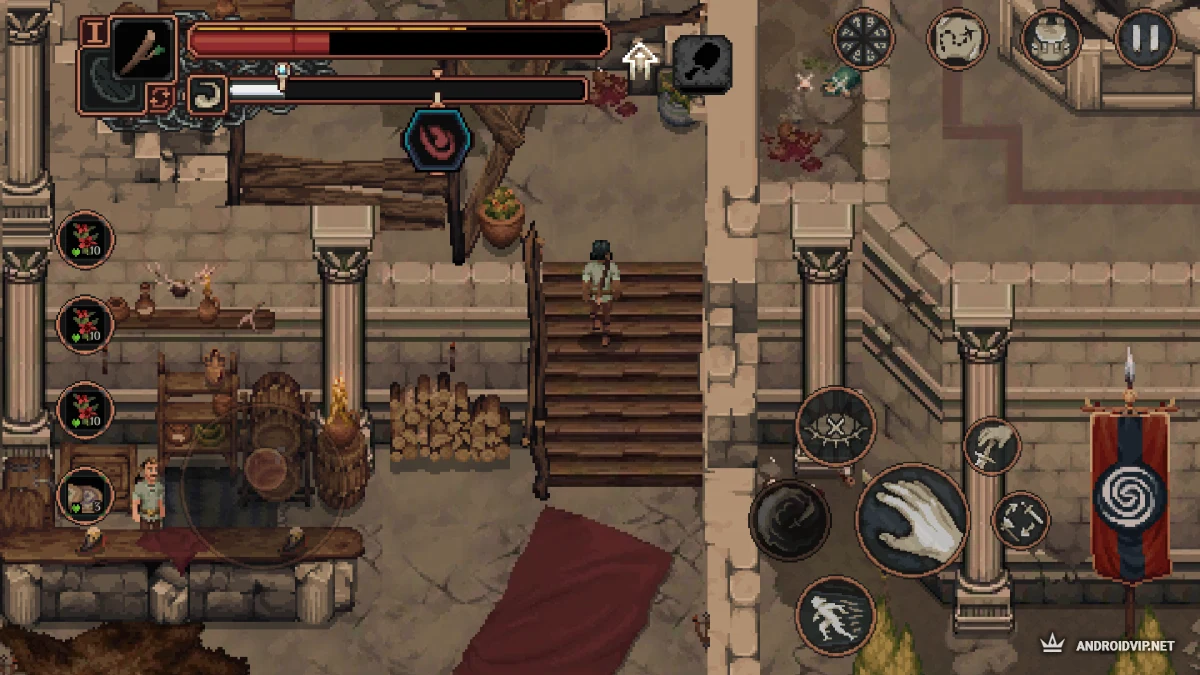
Task: Tap the four-arrows target lock button
Action: (1021, 520)
